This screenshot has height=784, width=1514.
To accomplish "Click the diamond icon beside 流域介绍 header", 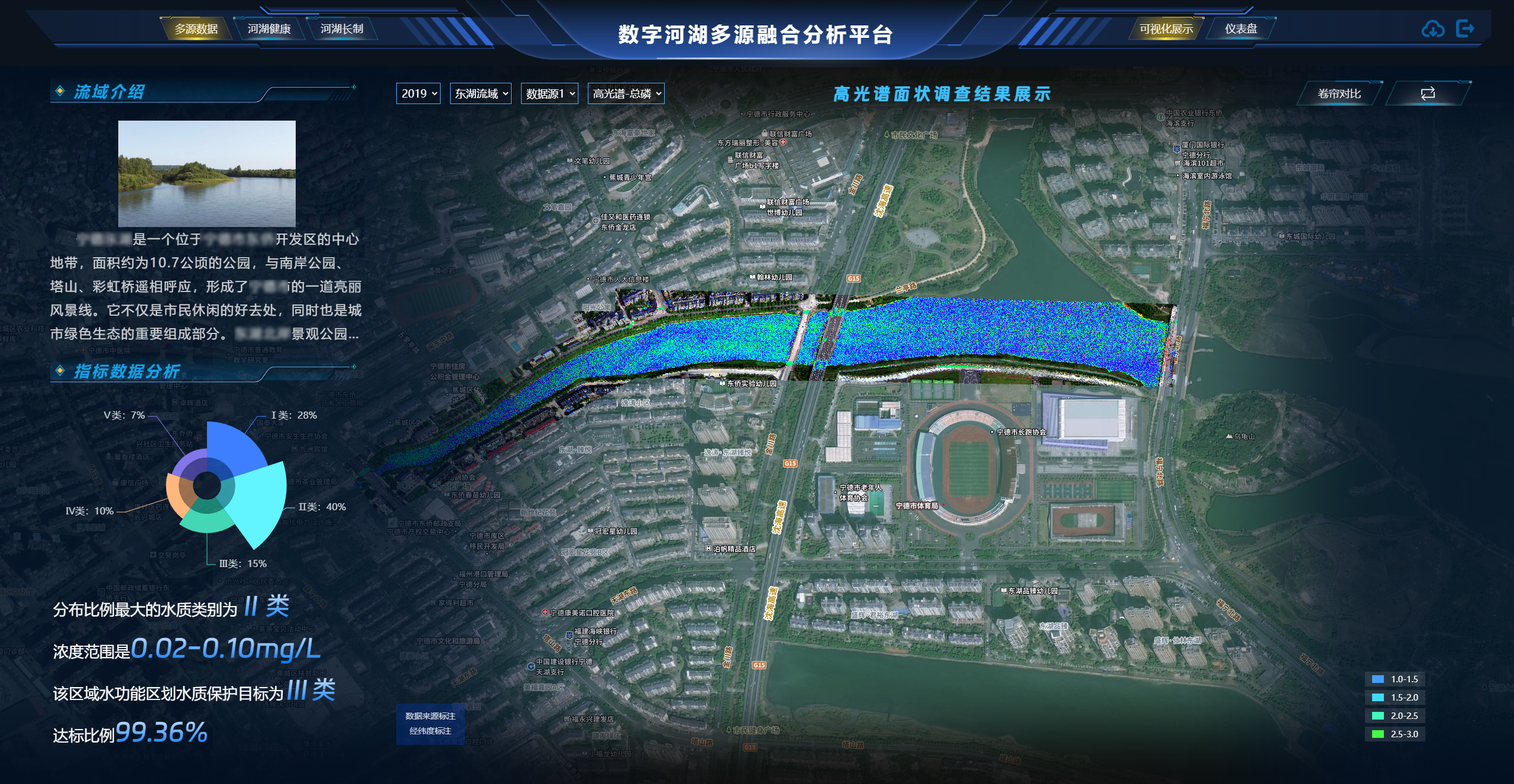I will click(59, 90).
